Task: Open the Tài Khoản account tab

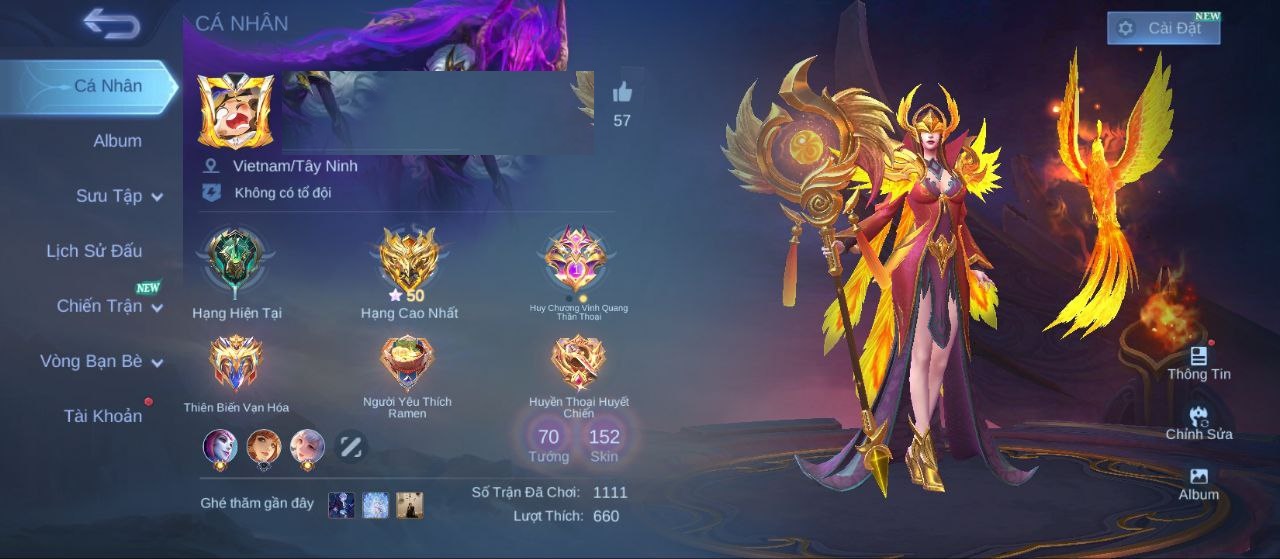Action: [x=103, y=416]
